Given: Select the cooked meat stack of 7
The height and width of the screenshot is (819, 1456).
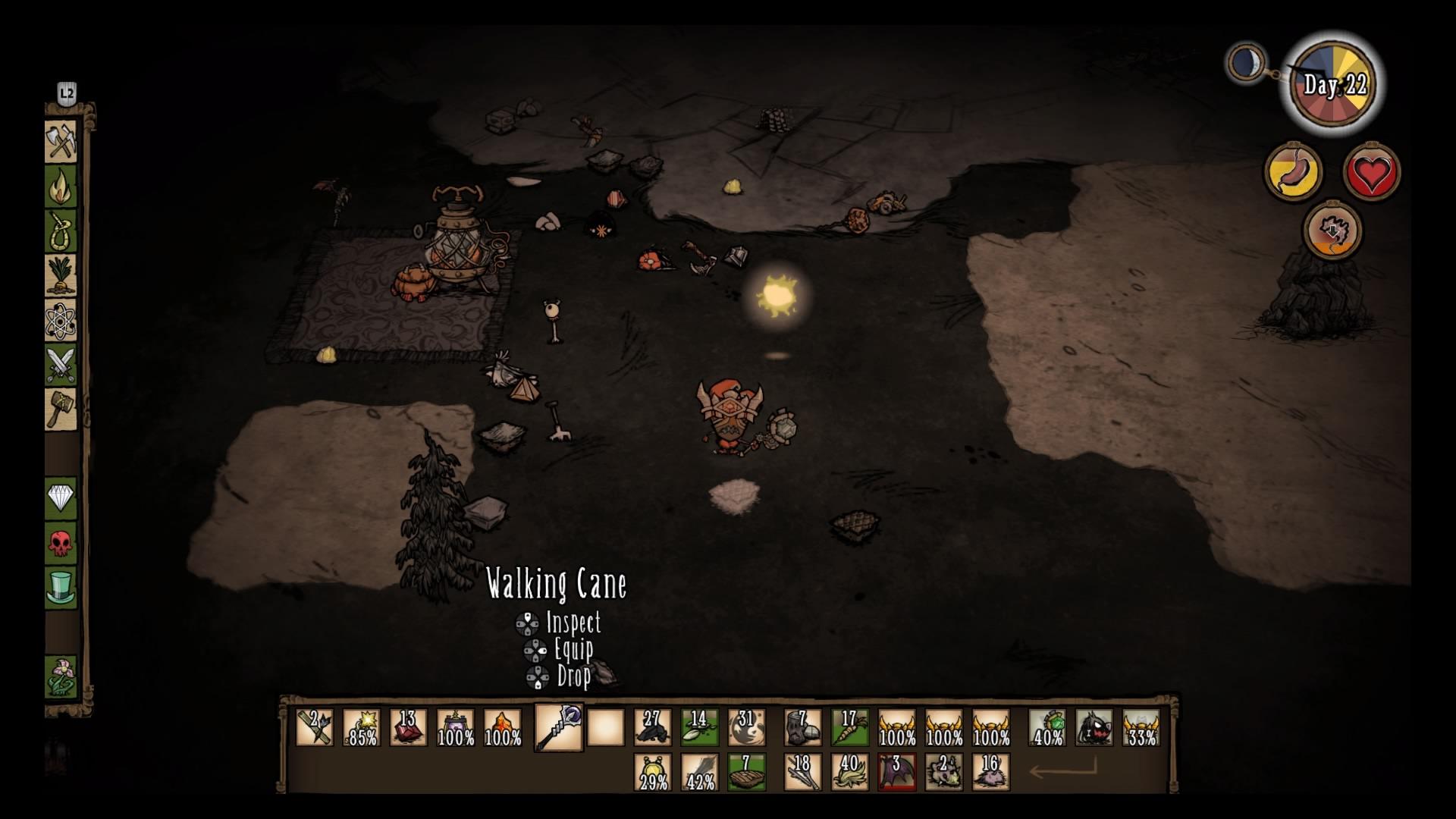Looking at the screenshot, I should click(746, 772).
